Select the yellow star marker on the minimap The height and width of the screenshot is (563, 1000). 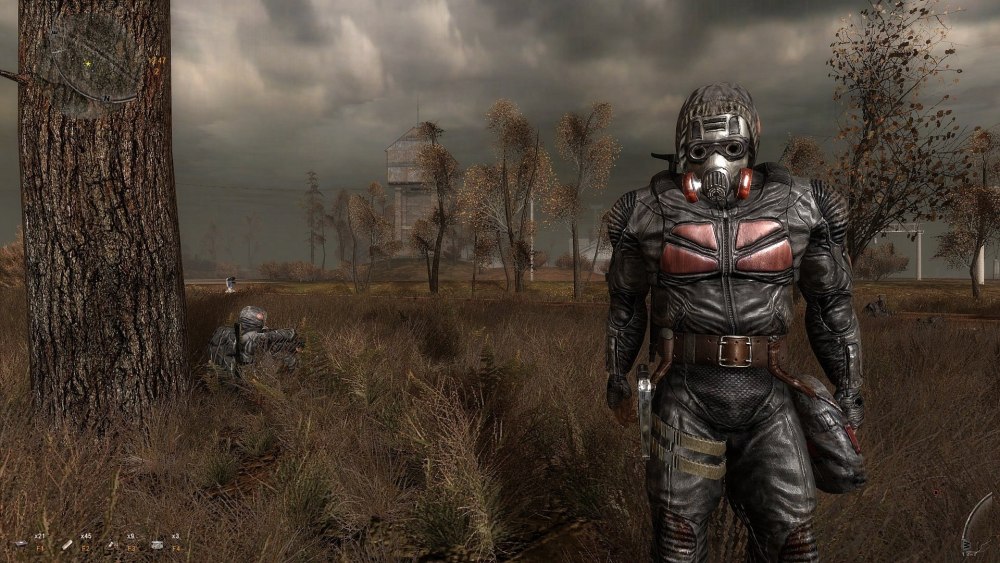point(88,63)
